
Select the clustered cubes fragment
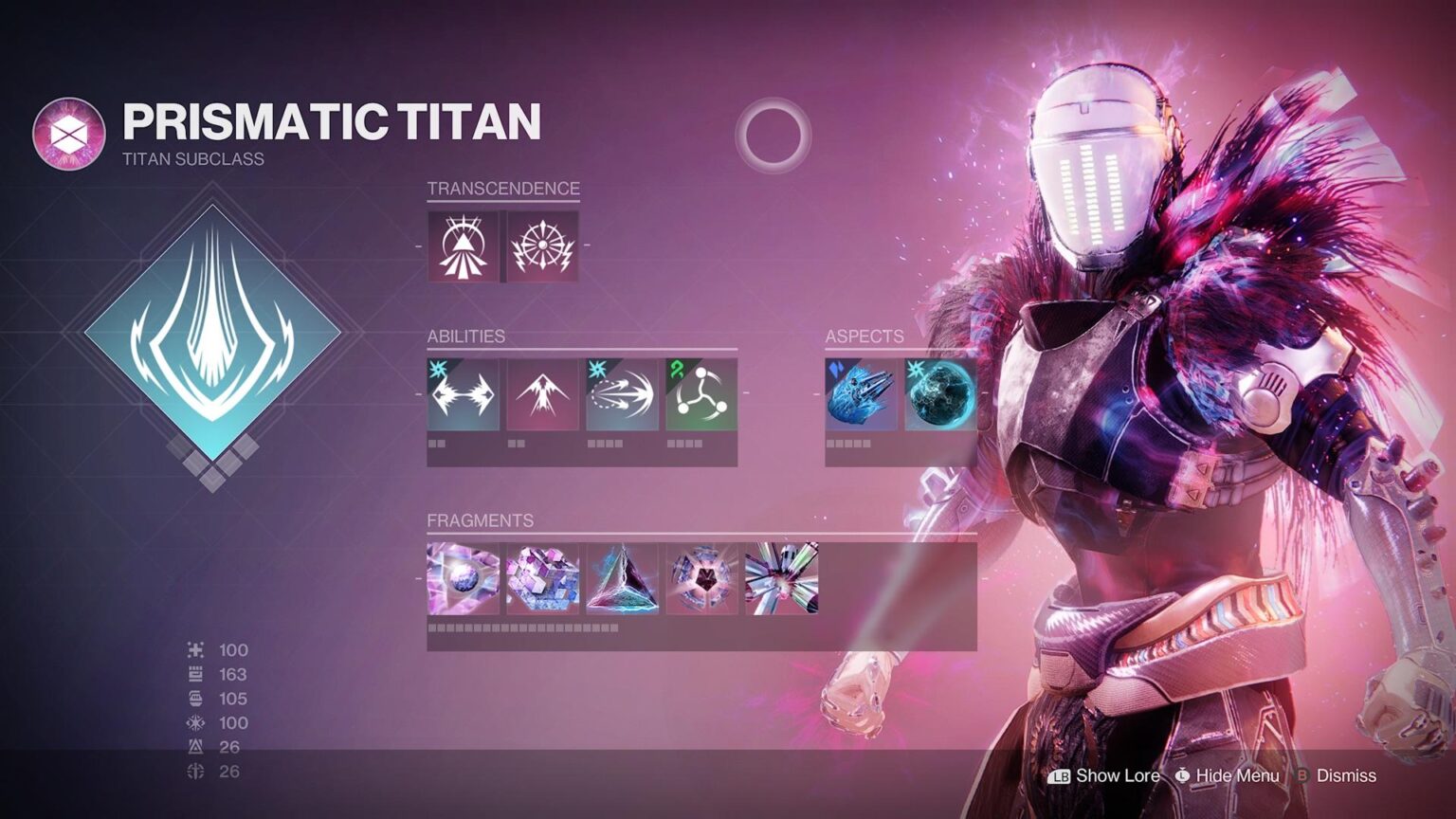pos(542,578)
